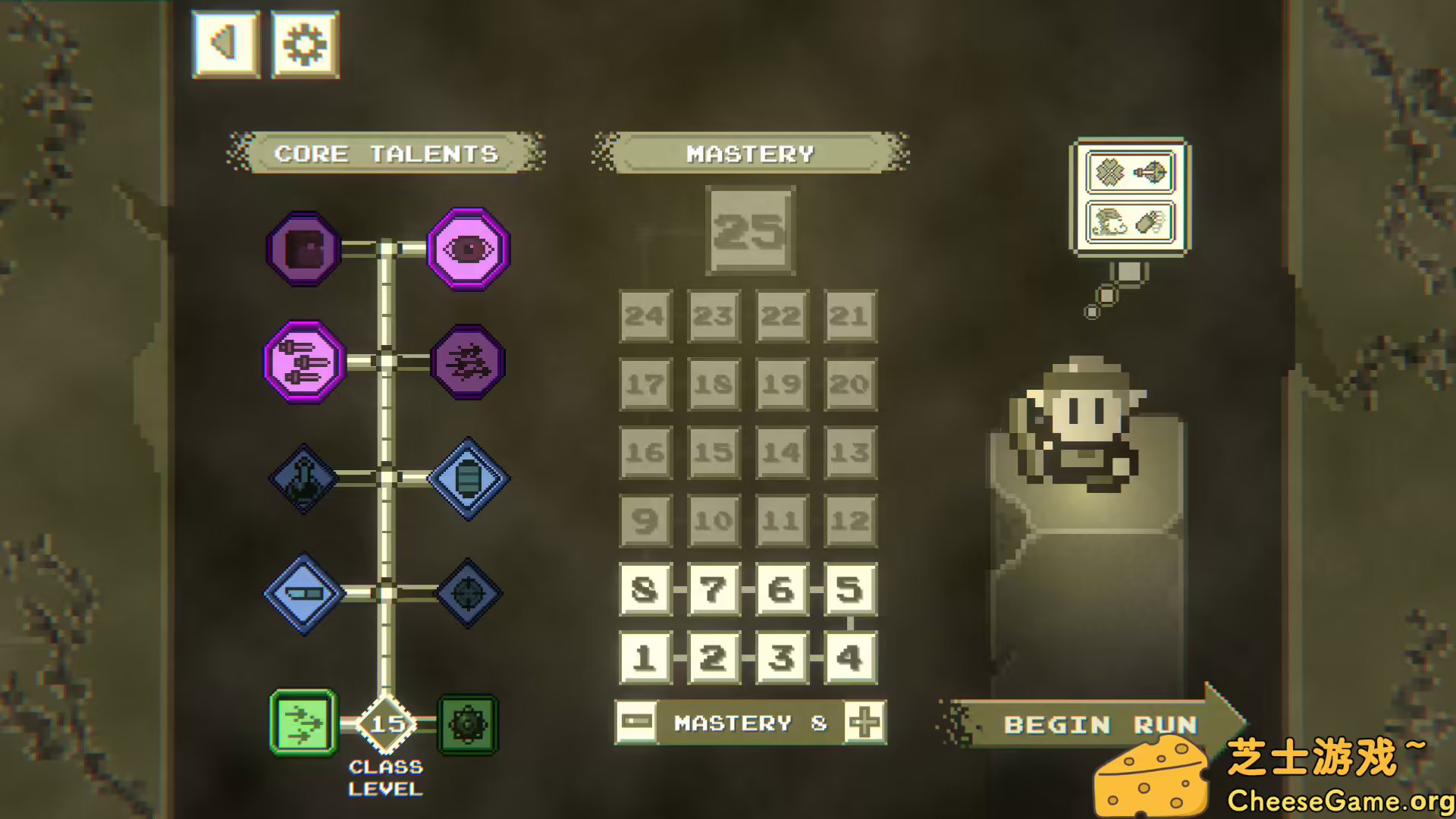The image size is (1456, 819).
Task: Switch to the Core Talents section
Action: [x=387, y=154]
